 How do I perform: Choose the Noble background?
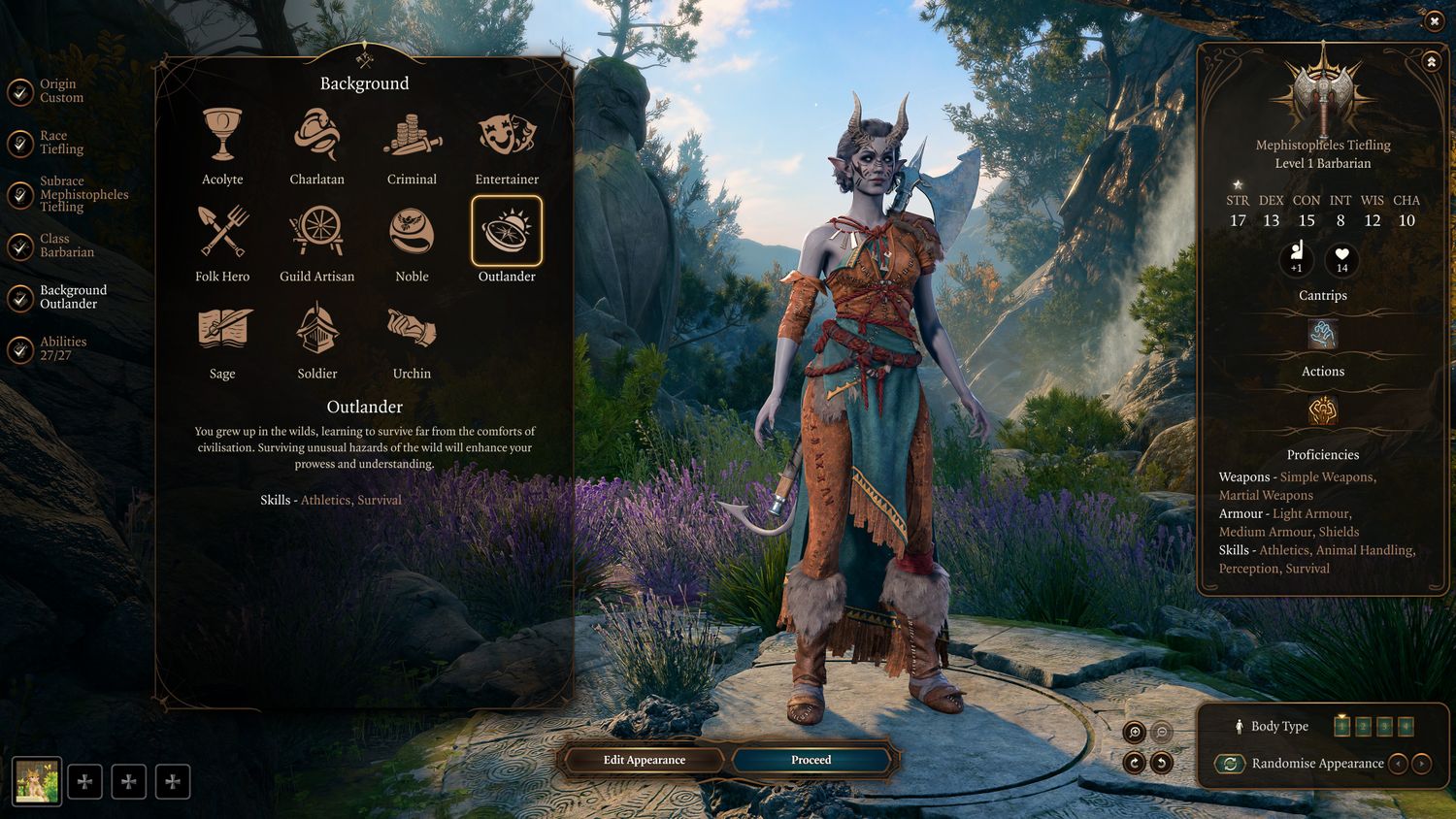(x=412, y=233)
